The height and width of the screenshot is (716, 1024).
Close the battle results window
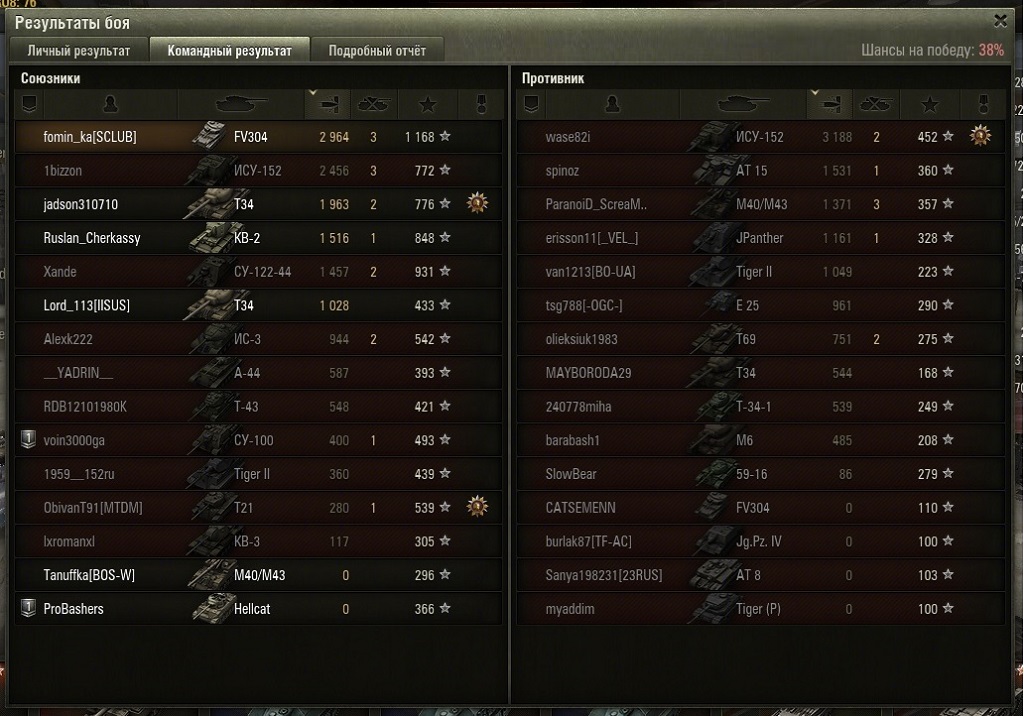(x=1000, y=21)
